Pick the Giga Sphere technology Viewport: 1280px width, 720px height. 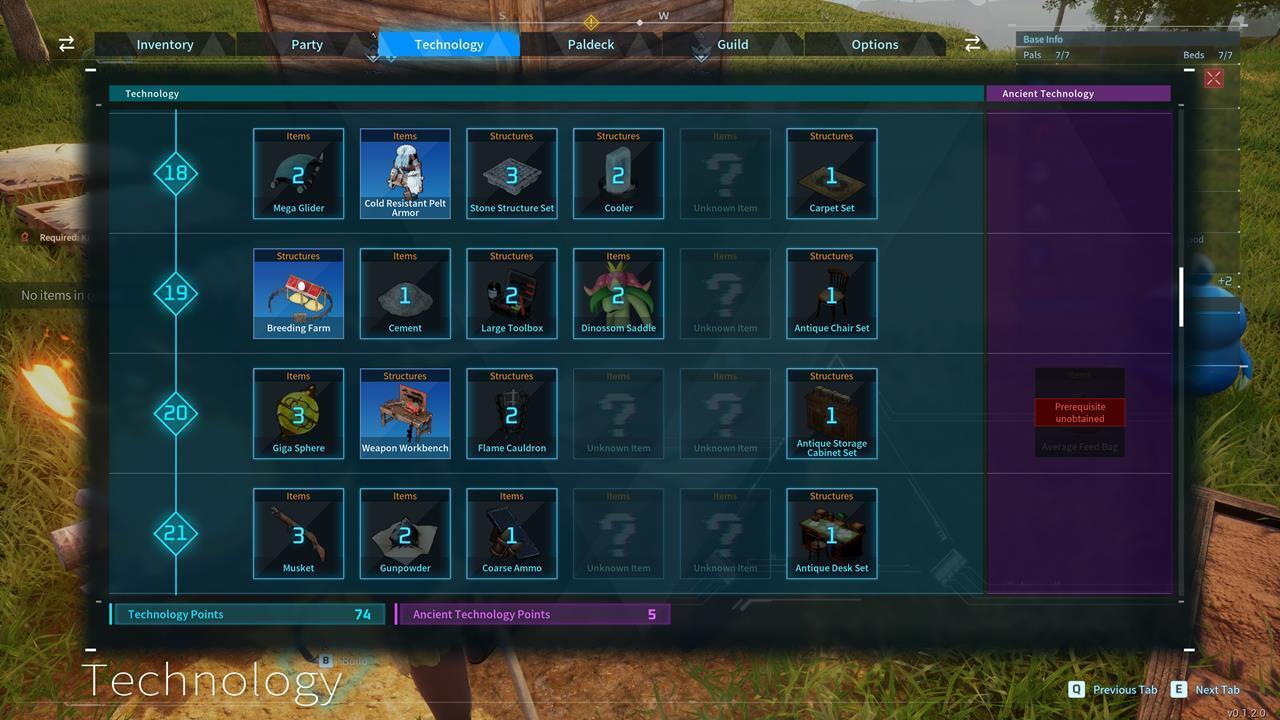tap(298, 413)
